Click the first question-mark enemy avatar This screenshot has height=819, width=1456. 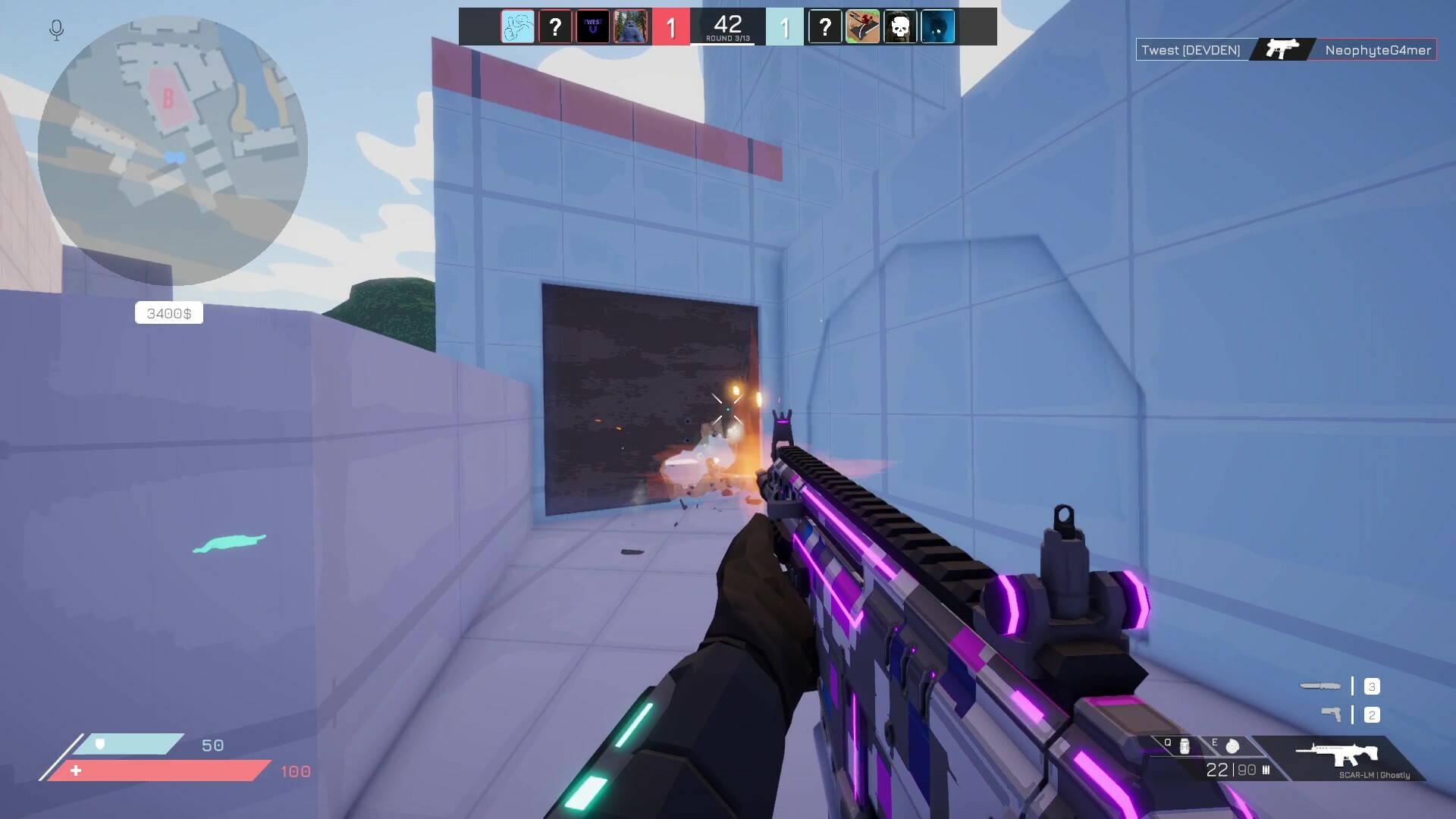coord(556,27)
